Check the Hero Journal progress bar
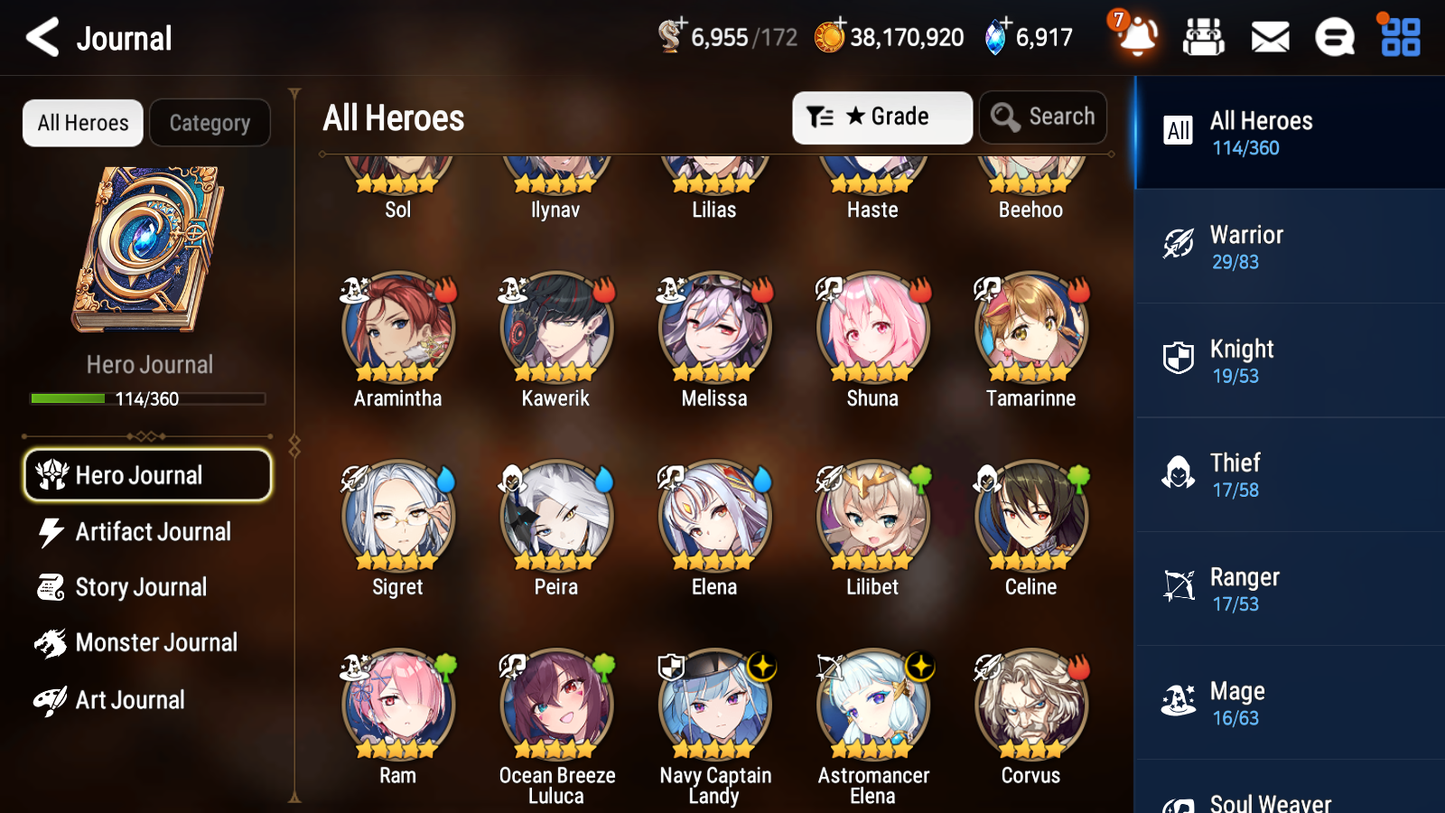This screenshot has width=1445, height=813. (x=148, y=398)
